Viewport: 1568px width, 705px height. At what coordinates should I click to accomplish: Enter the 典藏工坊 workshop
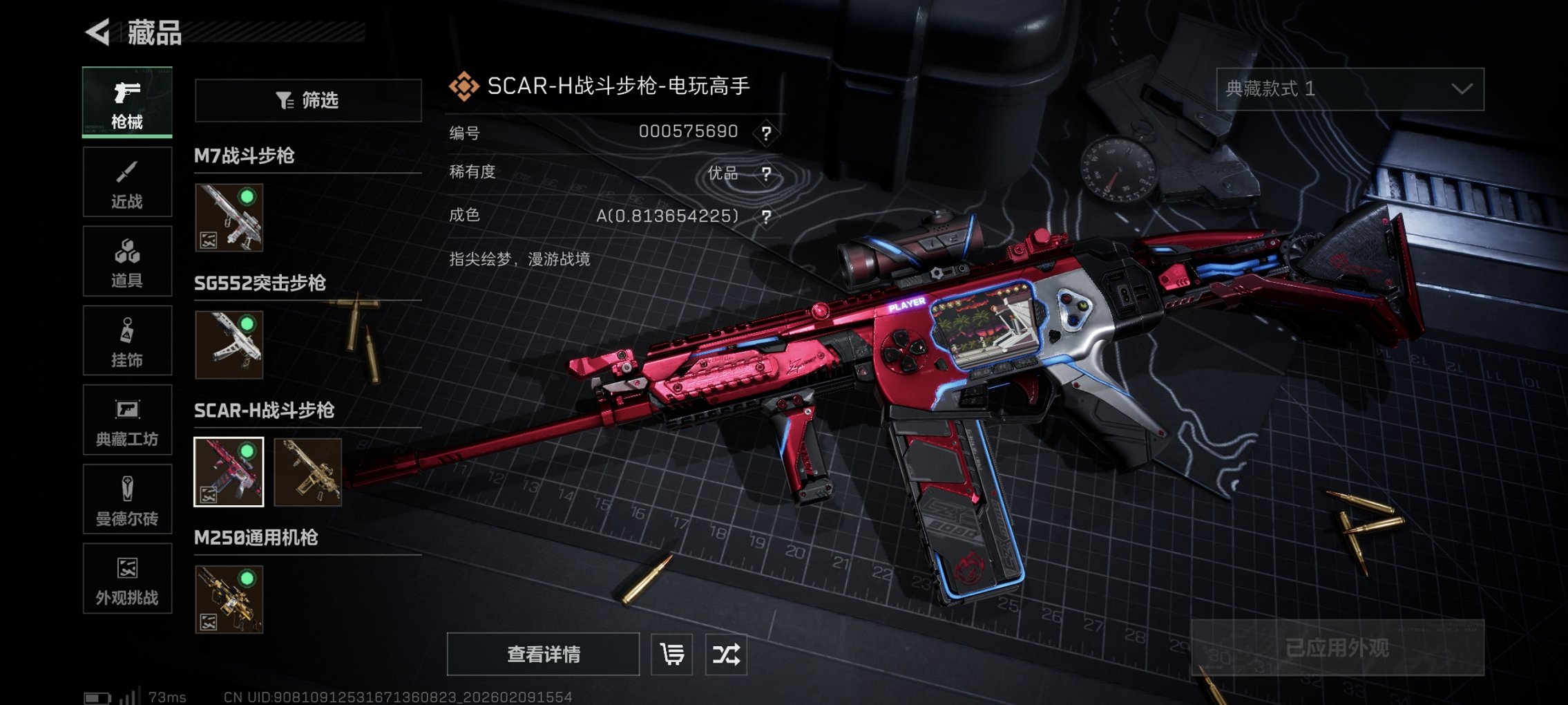[127, 420]
